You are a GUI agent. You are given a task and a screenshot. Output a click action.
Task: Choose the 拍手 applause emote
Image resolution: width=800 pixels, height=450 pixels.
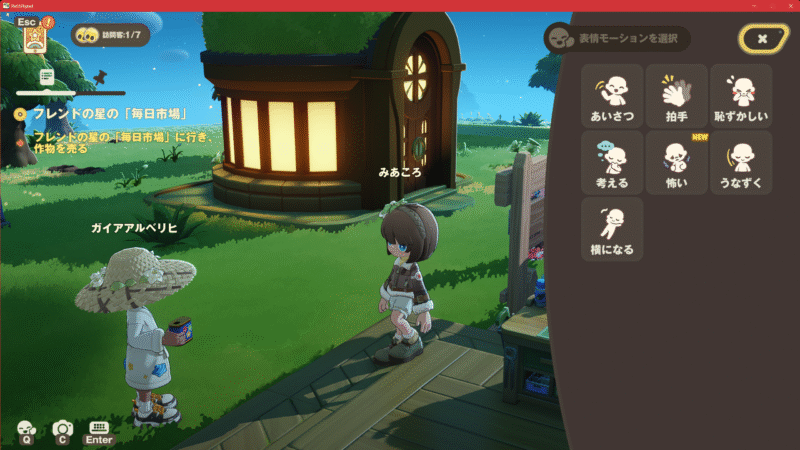676,96
